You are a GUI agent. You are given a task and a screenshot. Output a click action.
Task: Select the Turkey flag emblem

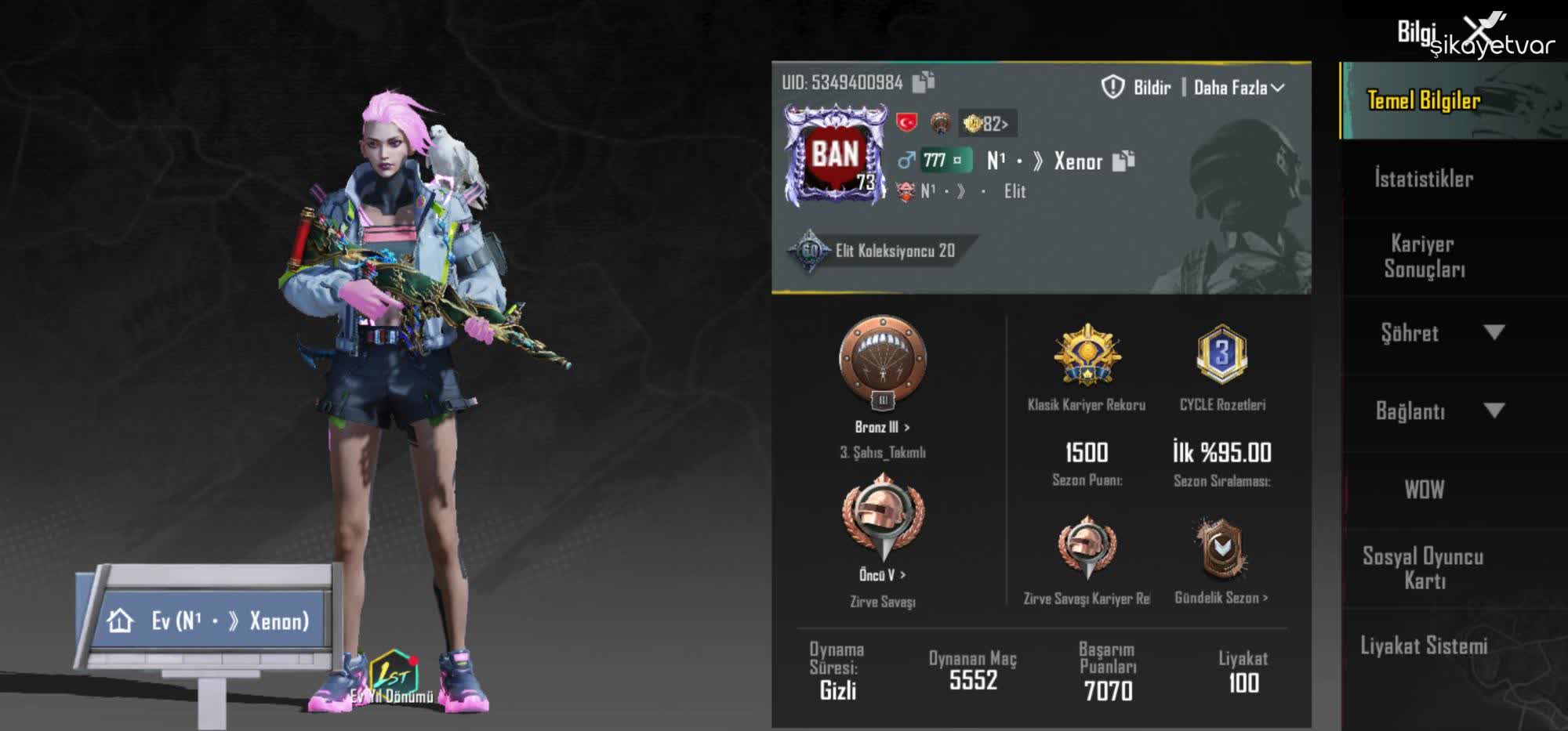[x=908, y=121]
